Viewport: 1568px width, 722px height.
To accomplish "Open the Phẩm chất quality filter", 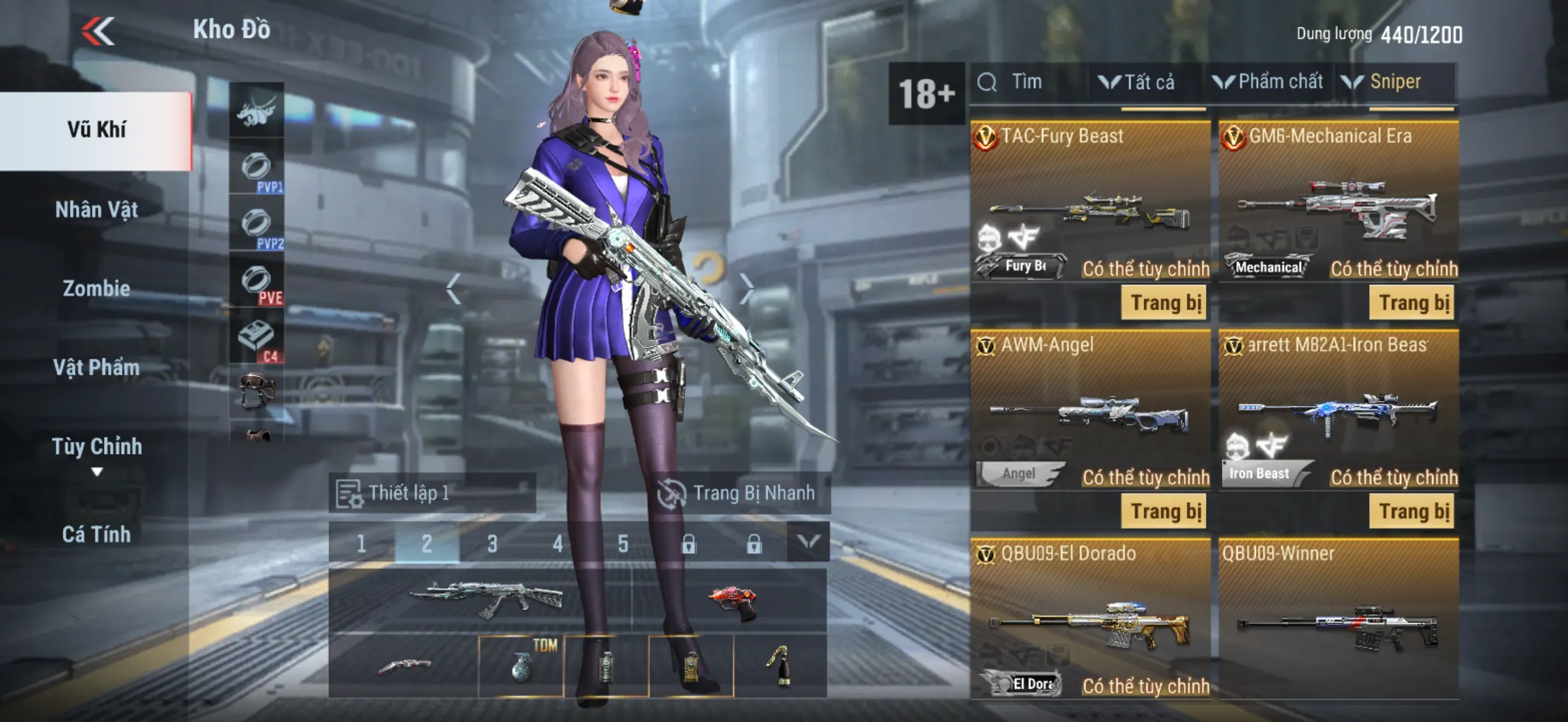I will point(1268,82).
